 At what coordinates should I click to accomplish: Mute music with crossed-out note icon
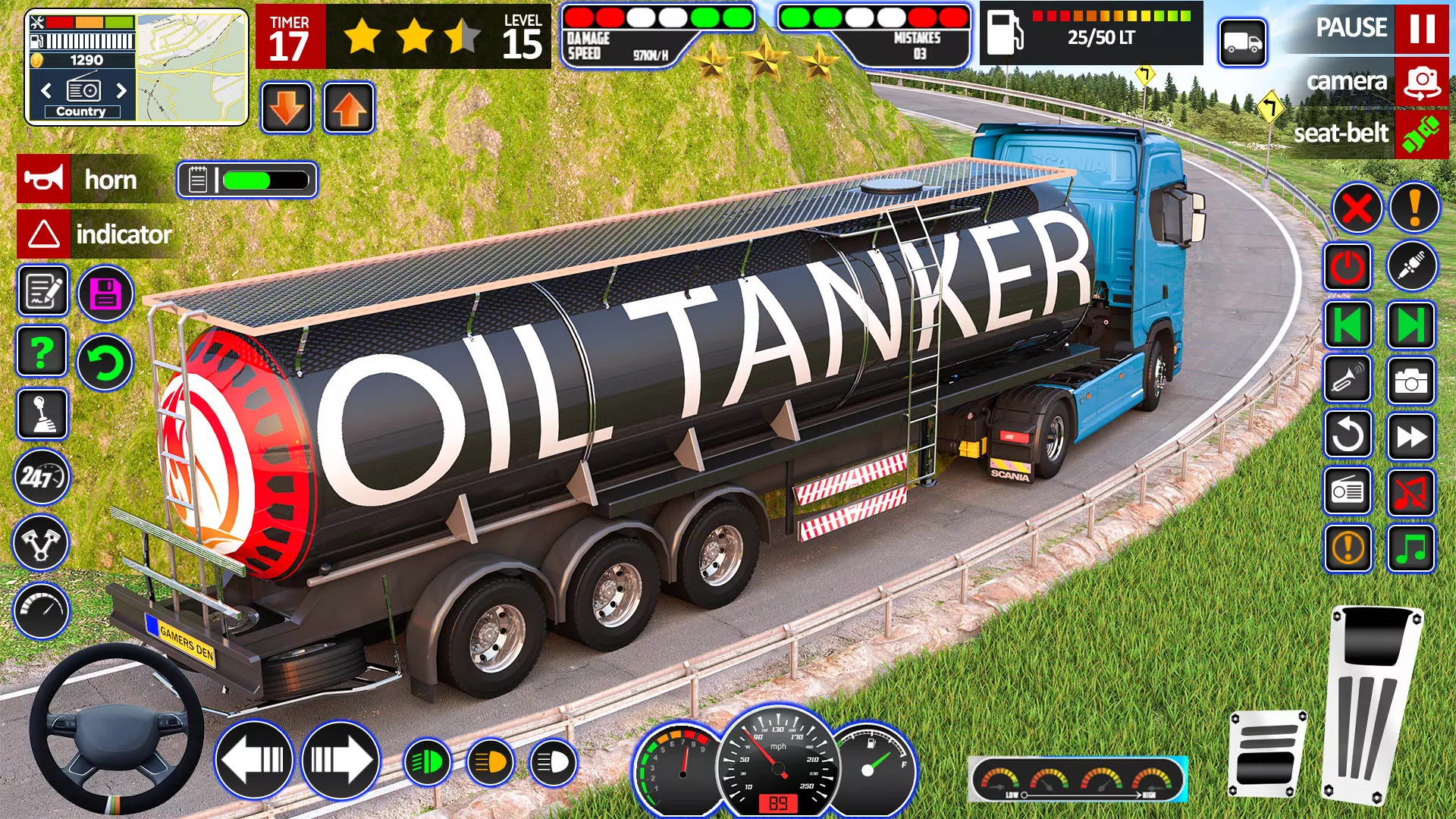click(1410, 492)
